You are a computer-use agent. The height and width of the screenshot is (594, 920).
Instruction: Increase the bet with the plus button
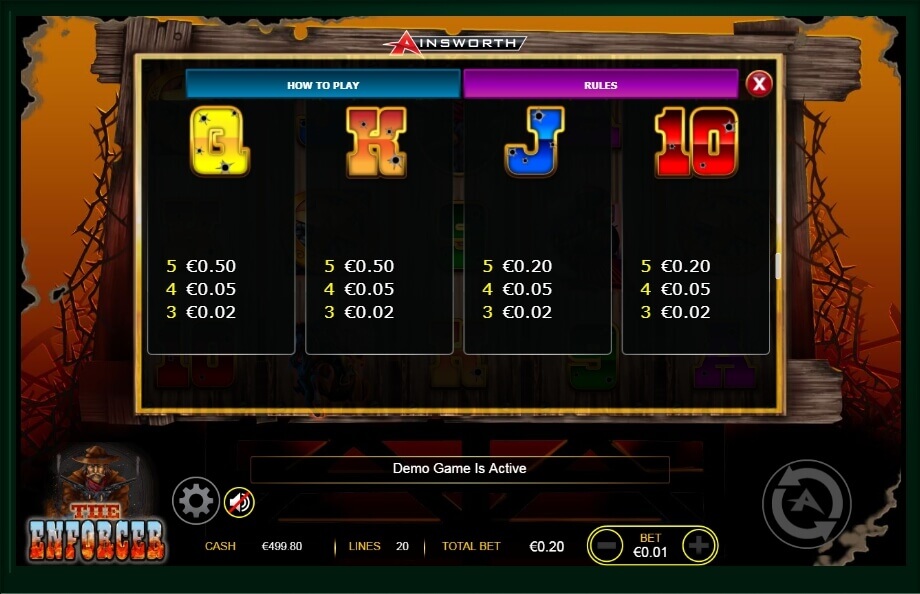point(699,545)
